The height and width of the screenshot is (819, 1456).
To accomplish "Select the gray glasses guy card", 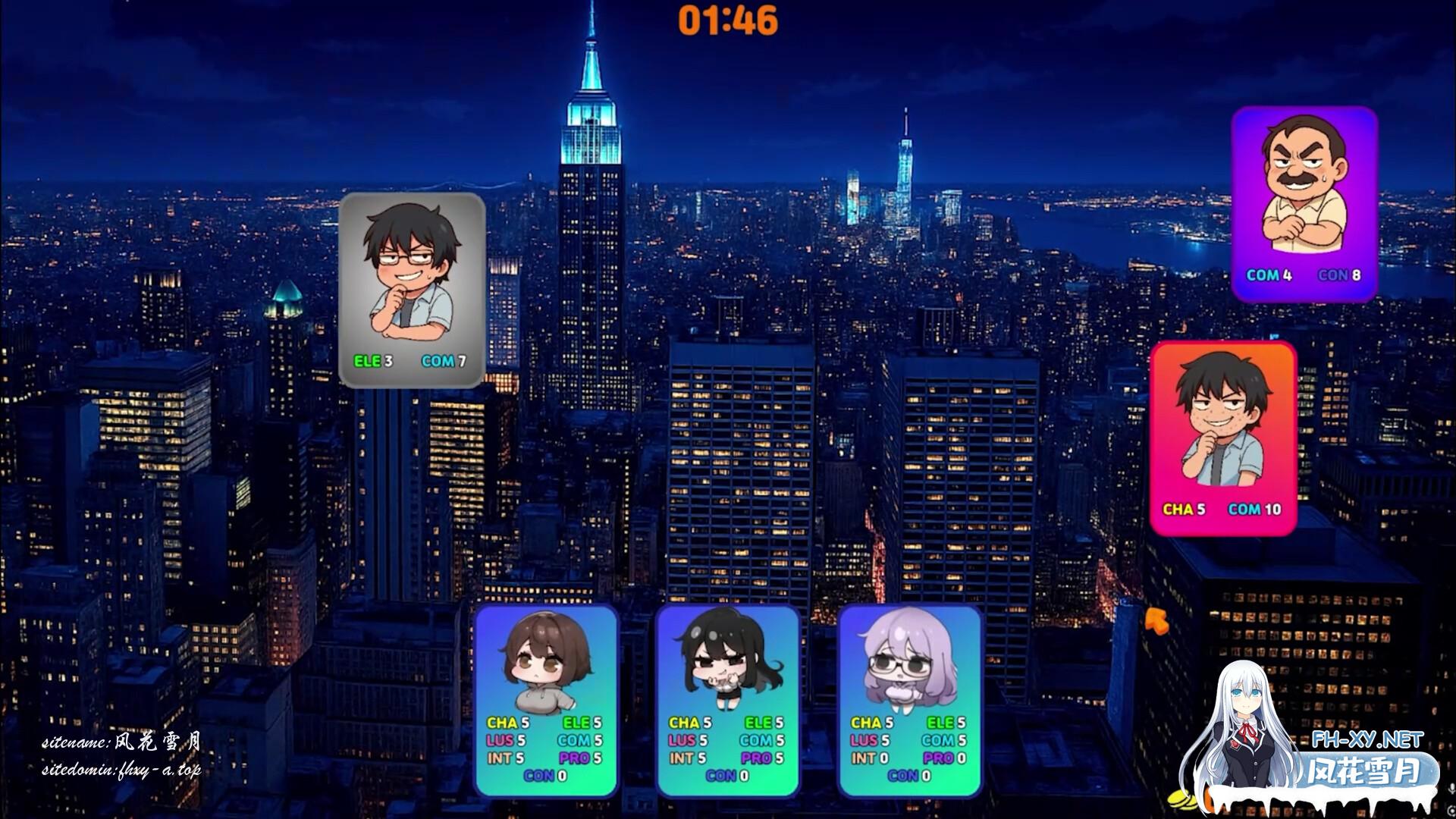I will coord(412,290).
